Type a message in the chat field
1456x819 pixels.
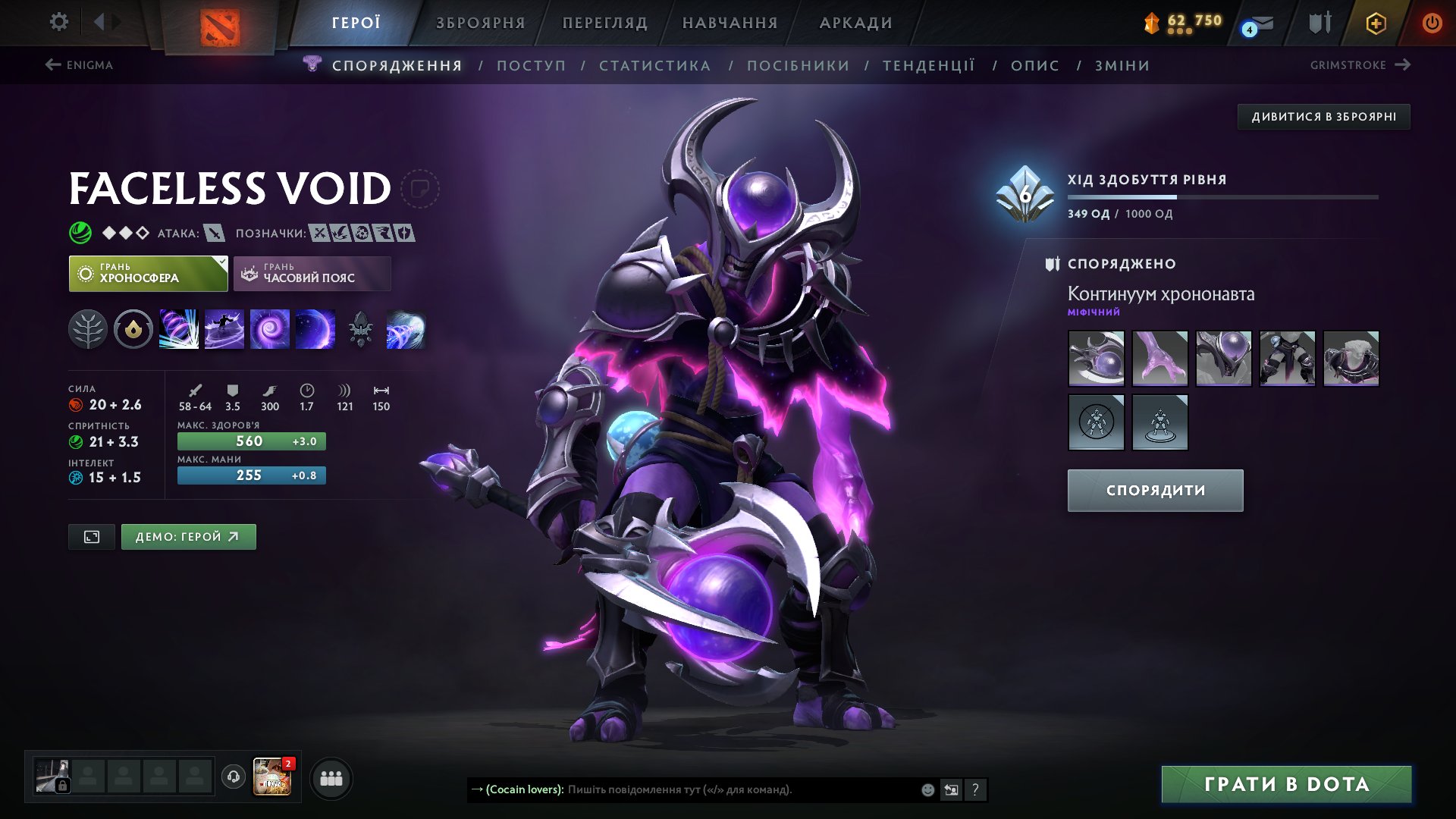720,789
